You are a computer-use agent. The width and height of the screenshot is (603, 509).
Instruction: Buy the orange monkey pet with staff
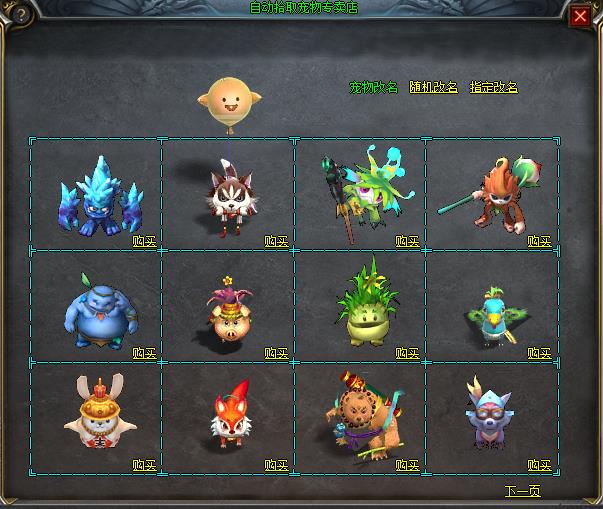tap(539, 241)
